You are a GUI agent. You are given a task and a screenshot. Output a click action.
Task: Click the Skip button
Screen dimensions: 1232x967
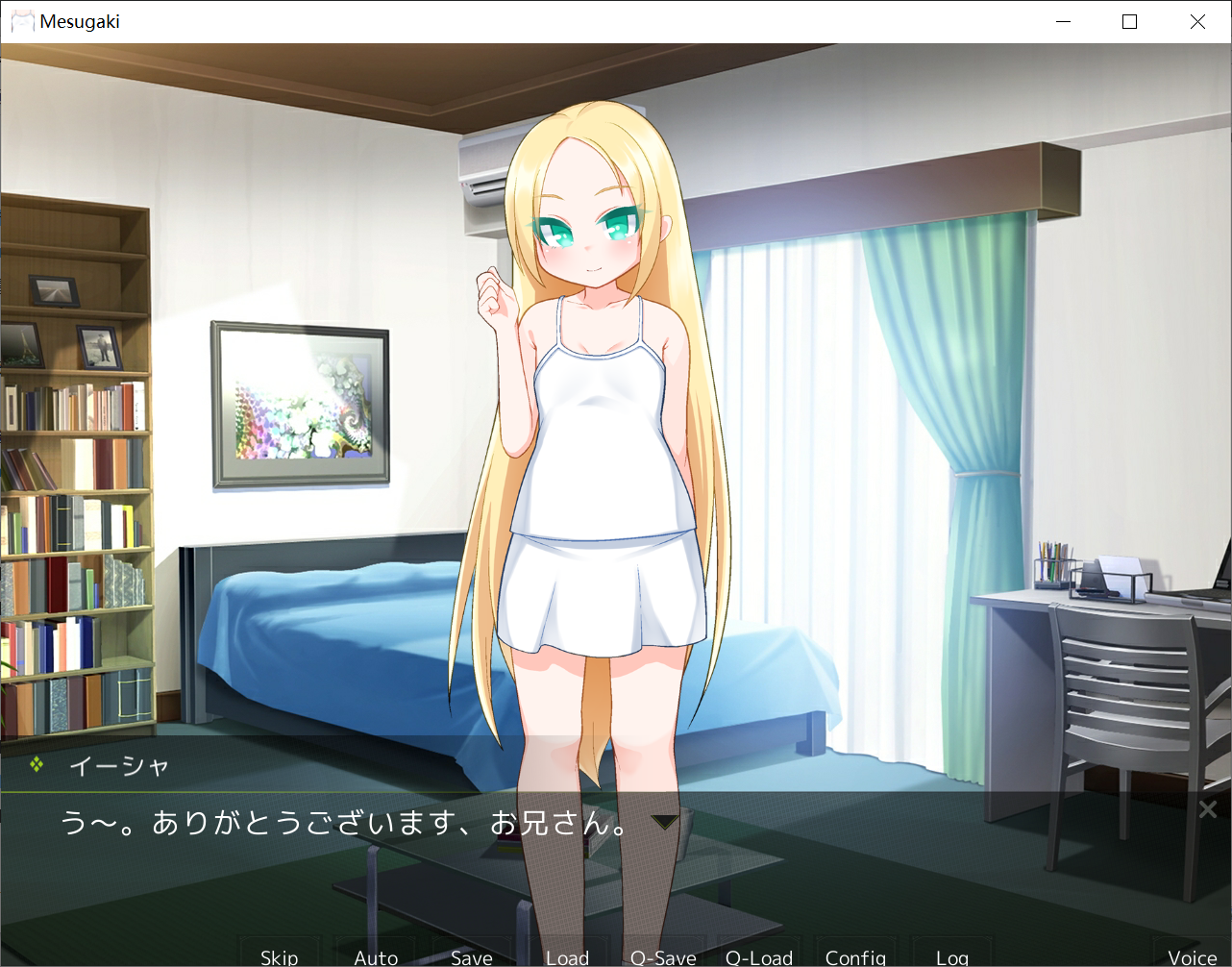tap(279, 955)
